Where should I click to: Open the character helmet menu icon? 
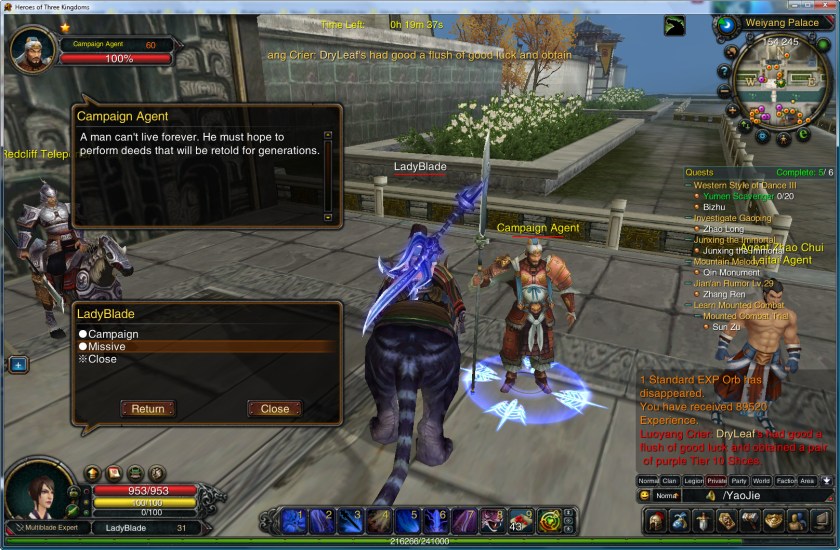tap(654, 520)
